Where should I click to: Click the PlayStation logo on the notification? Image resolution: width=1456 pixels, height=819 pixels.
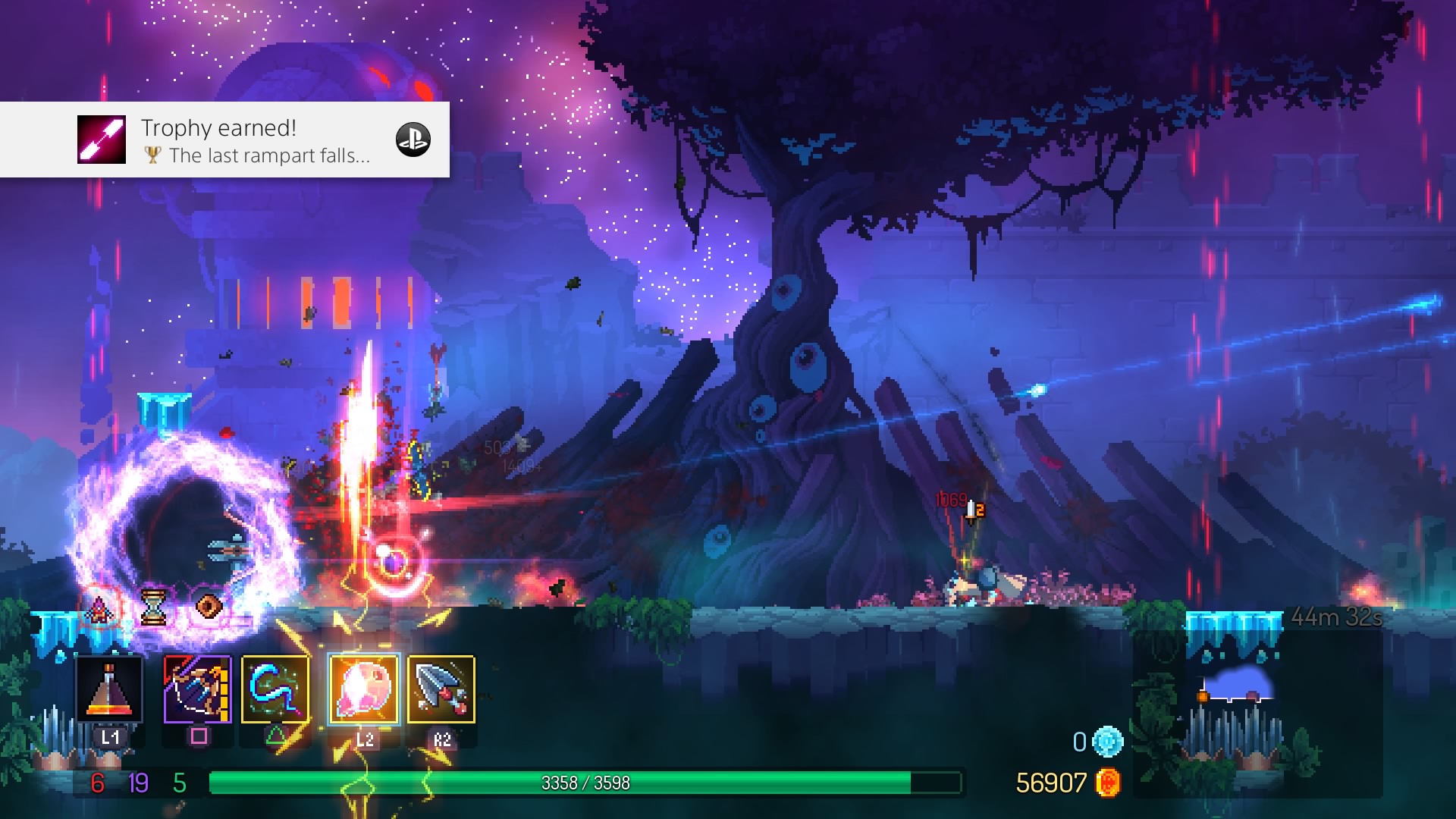(x=413, y=140)
